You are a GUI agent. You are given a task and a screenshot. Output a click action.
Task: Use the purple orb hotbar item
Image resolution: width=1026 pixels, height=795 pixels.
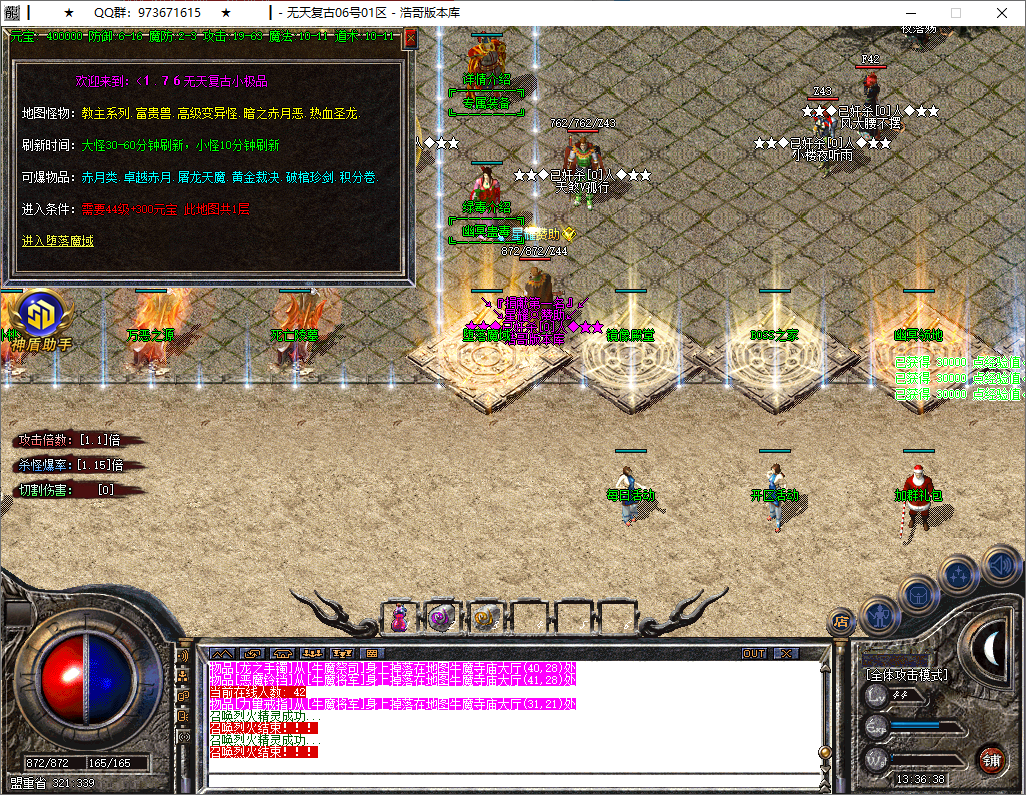[x=441, y=619]
